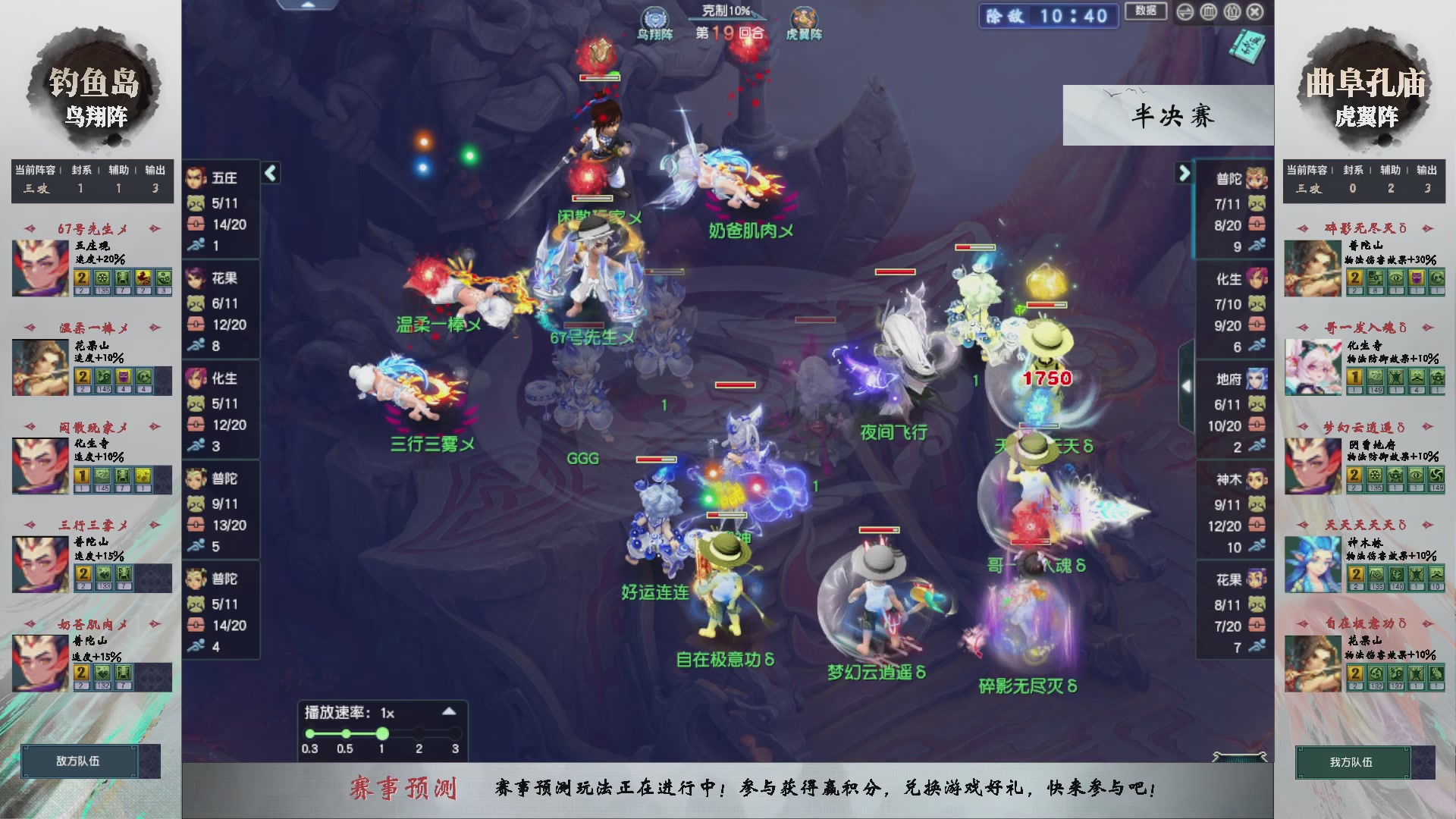Viewport: 1456px width, 819px height.
Task: Set playback speed to 3x on the slider
Action: (x=455, y=733)
